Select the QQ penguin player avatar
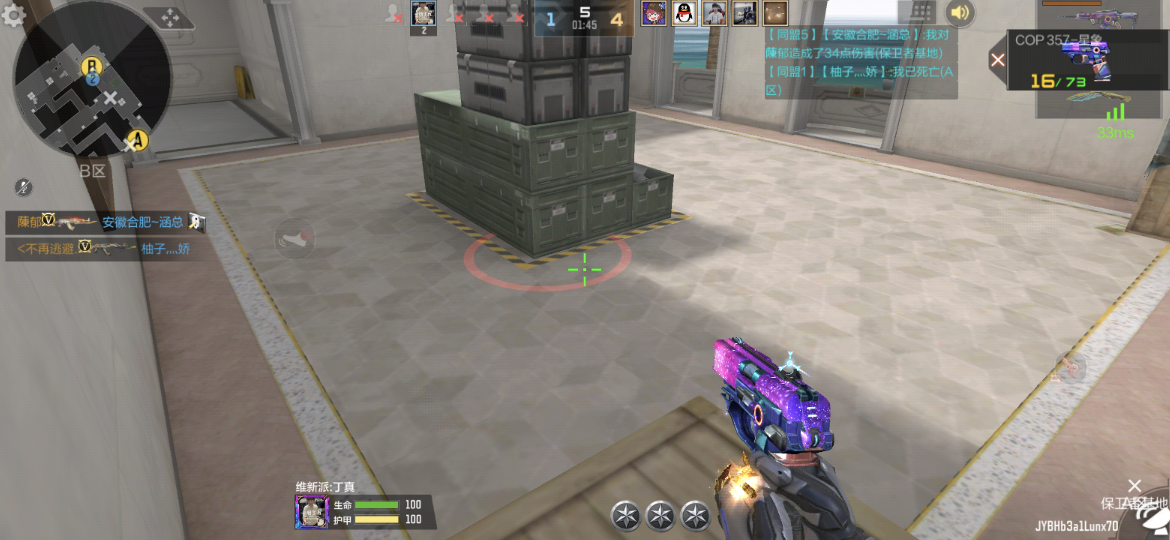1170x540 pixels. pyautogui.click(x=684, y=13)
